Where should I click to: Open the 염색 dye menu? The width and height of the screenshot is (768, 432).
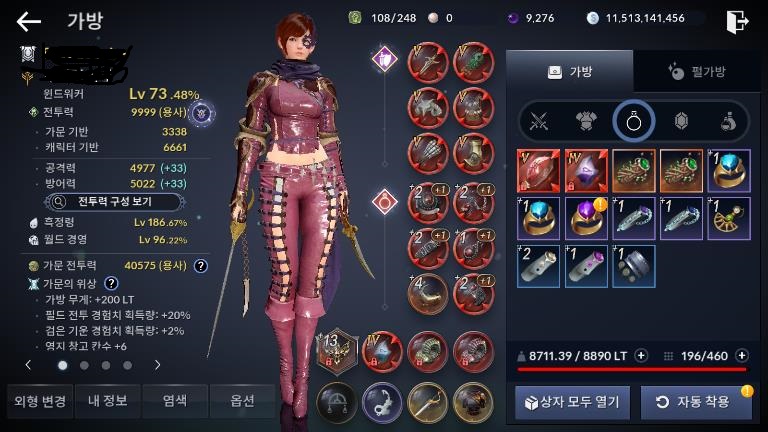(174, 401)
